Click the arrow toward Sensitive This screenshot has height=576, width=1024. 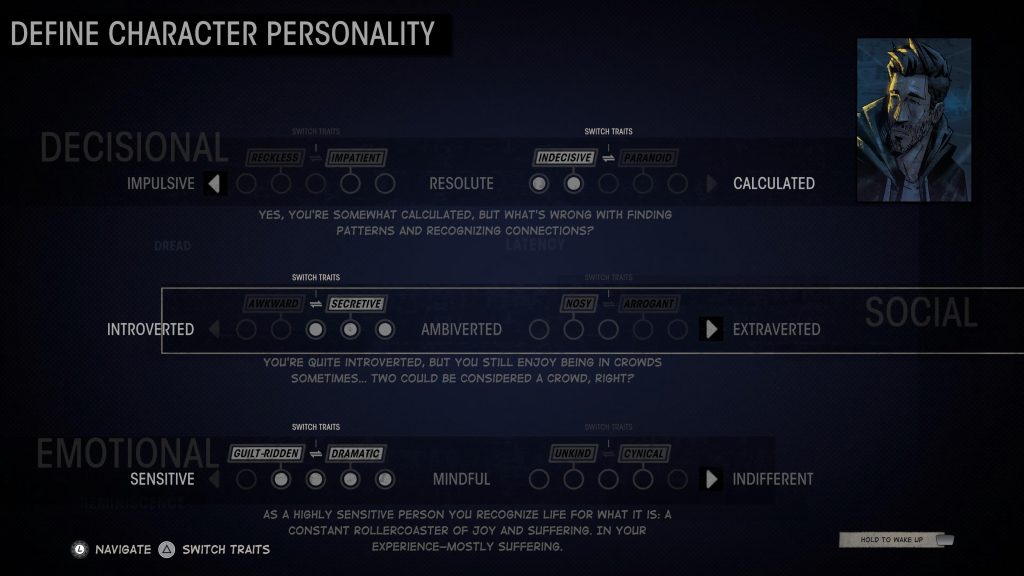pyautogui.click(x=214, y=479)
